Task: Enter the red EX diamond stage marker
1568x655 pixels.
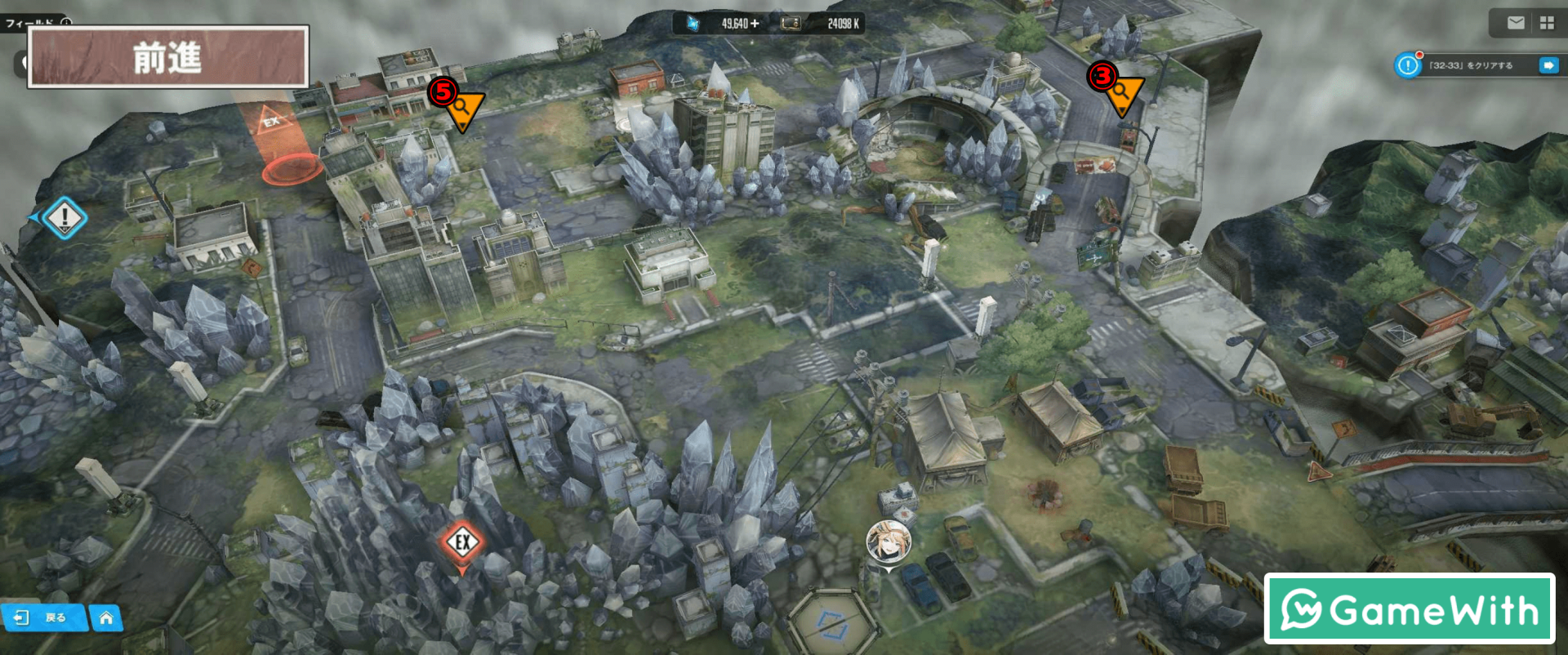Action: click(462, 542)
